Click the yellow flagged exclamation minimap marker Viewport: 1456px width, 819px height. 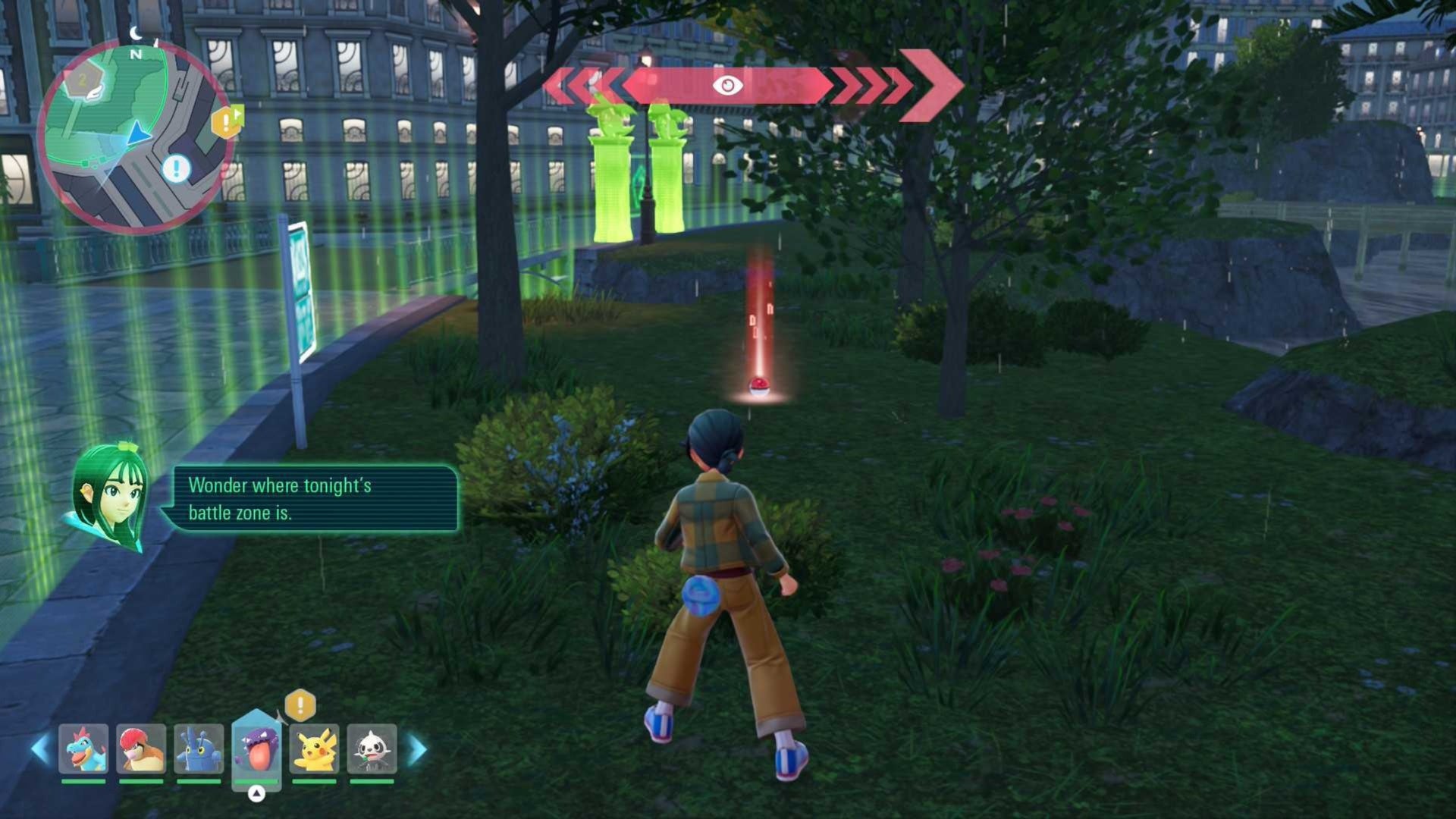226,122
